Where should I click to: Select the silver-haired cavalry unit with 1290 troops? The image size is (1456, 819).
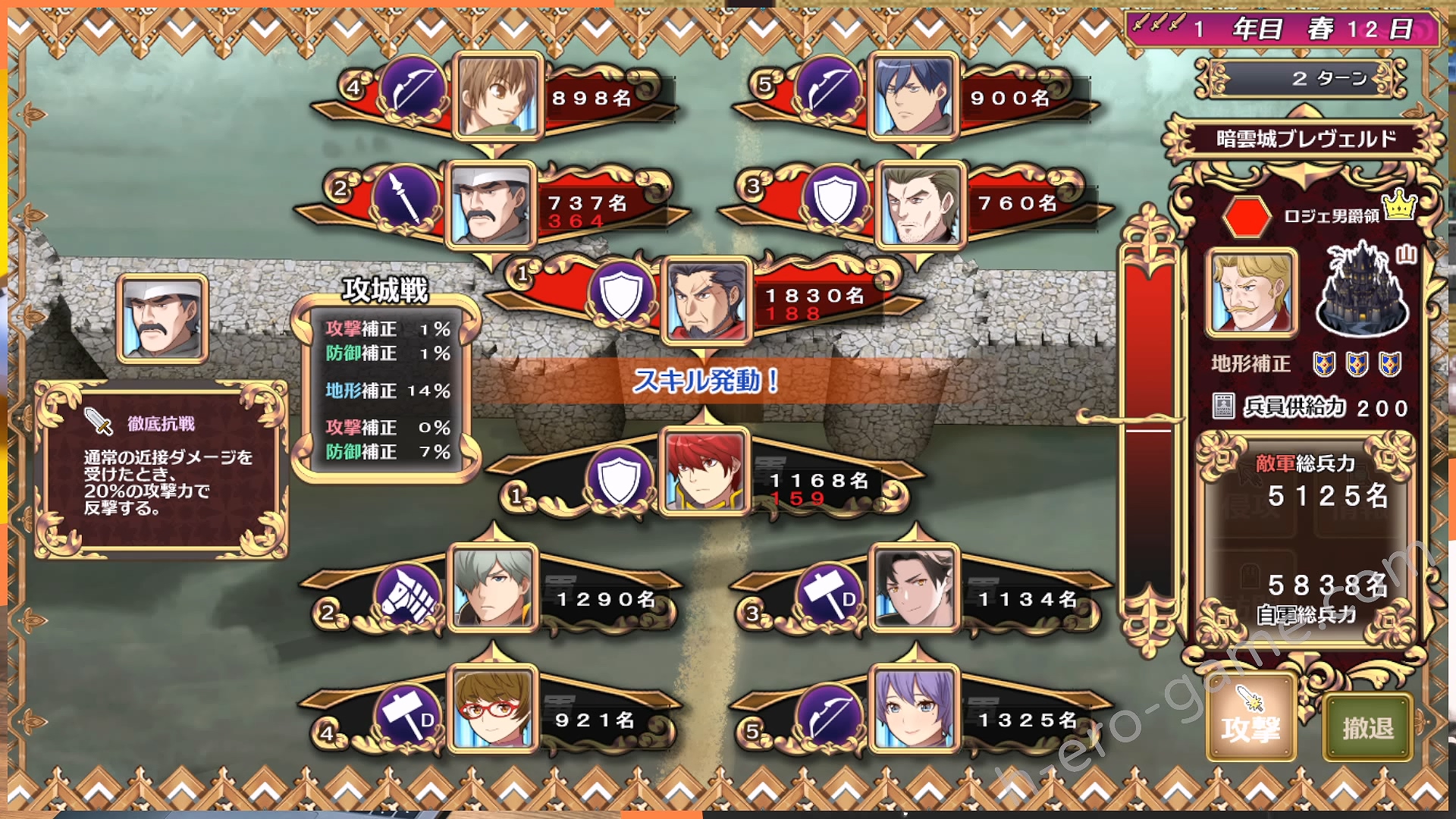(493, 589)
